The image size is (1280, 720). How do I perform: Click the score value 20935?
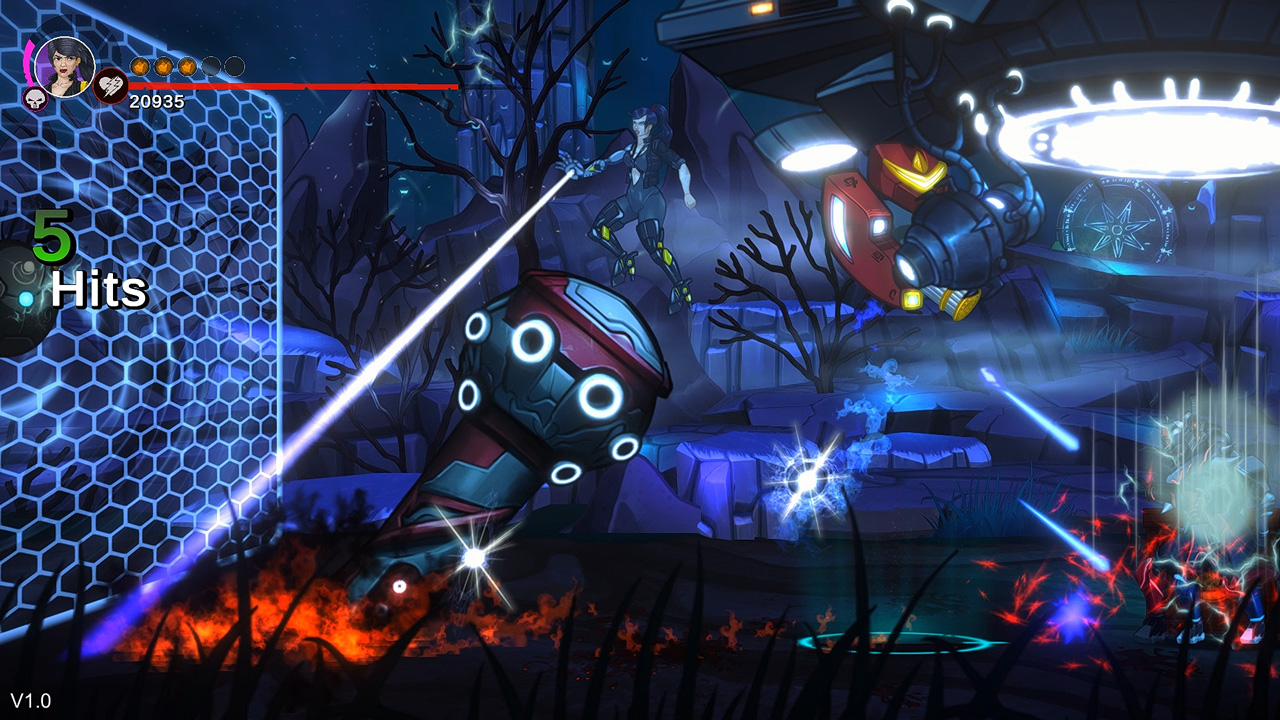155,100
